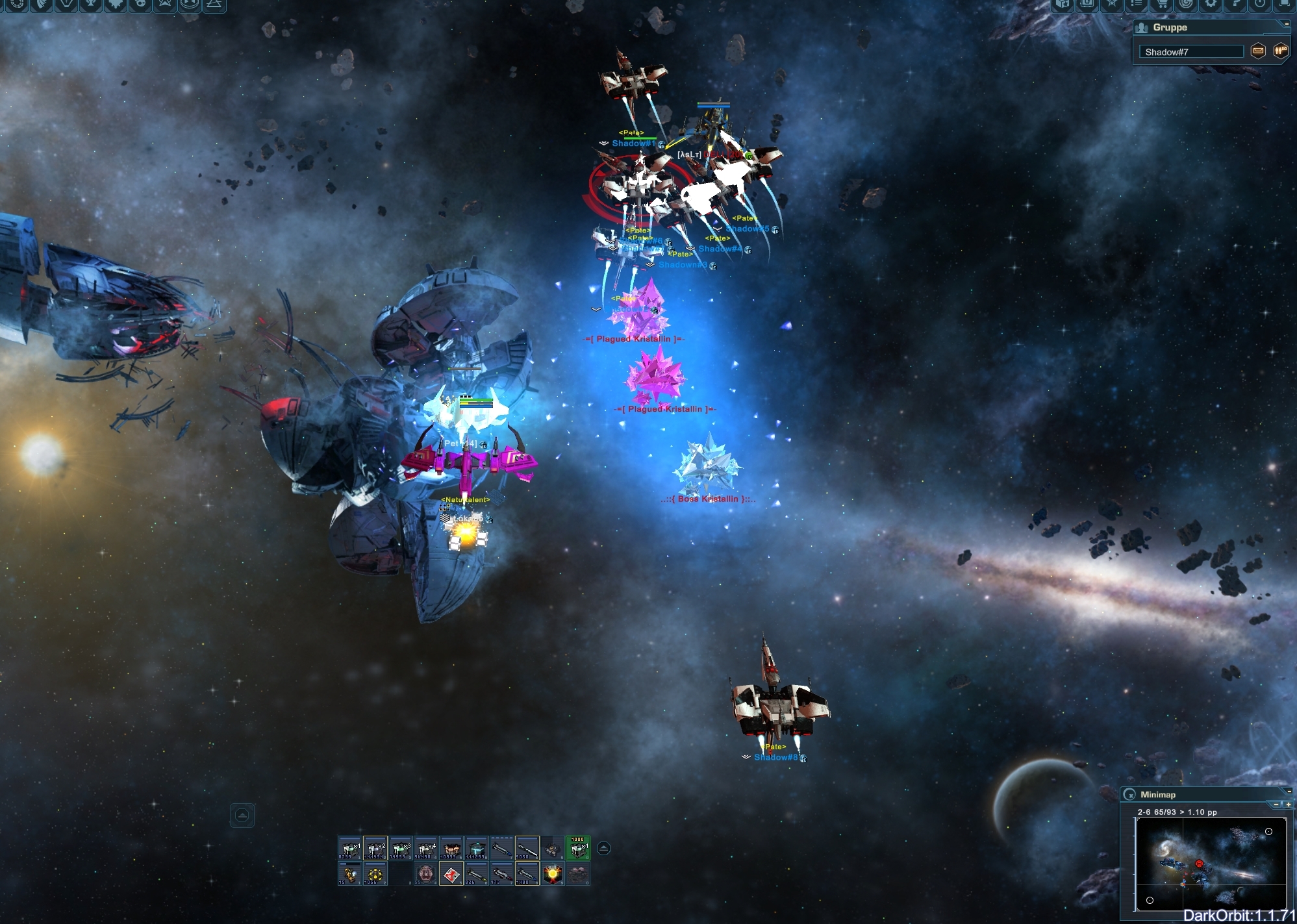
Task: Click the red enemy marker on the minimap
Action: point(1199,864)
